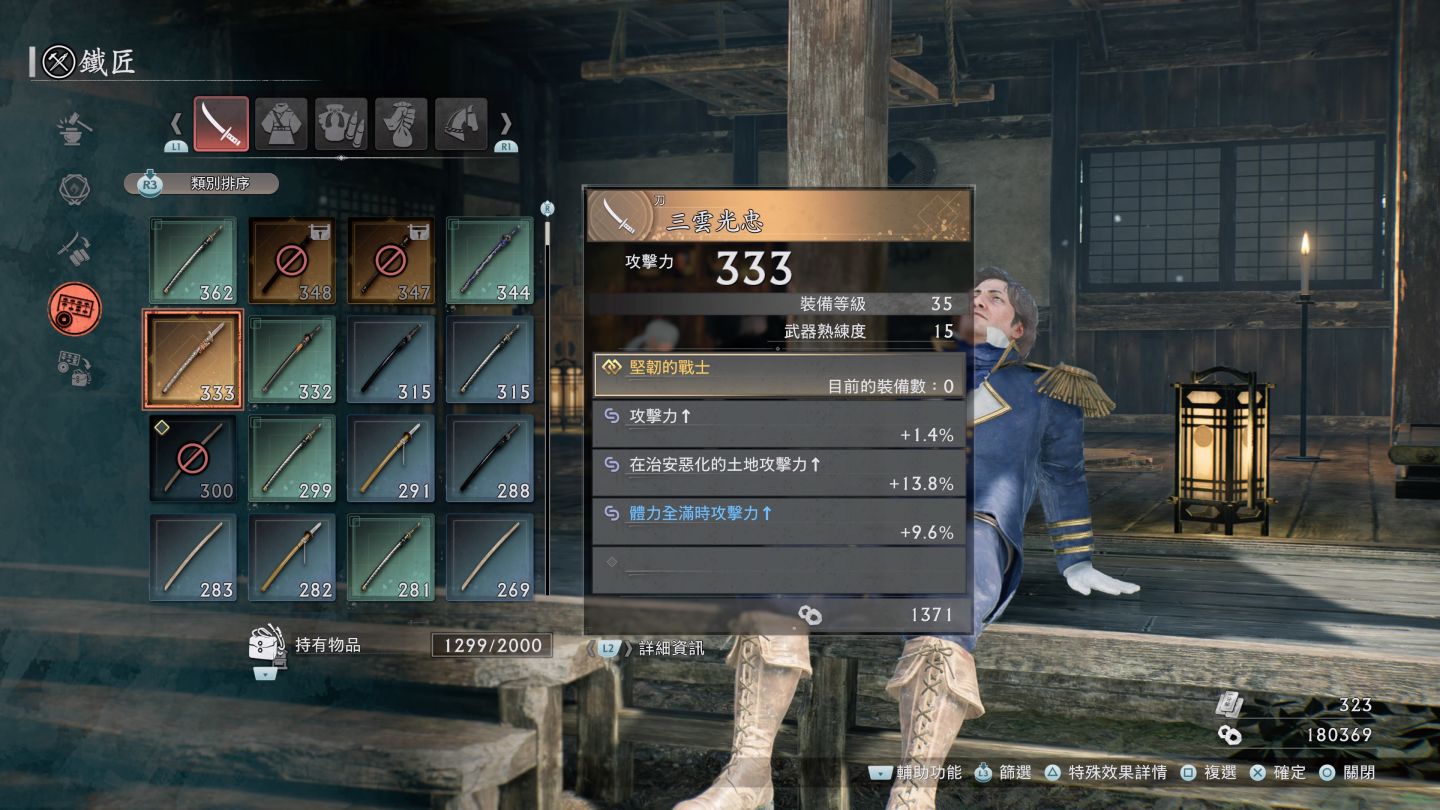This screenshot has height=810, width=1440.
Task: Pick the katana with attack 332
Action: 292,359
